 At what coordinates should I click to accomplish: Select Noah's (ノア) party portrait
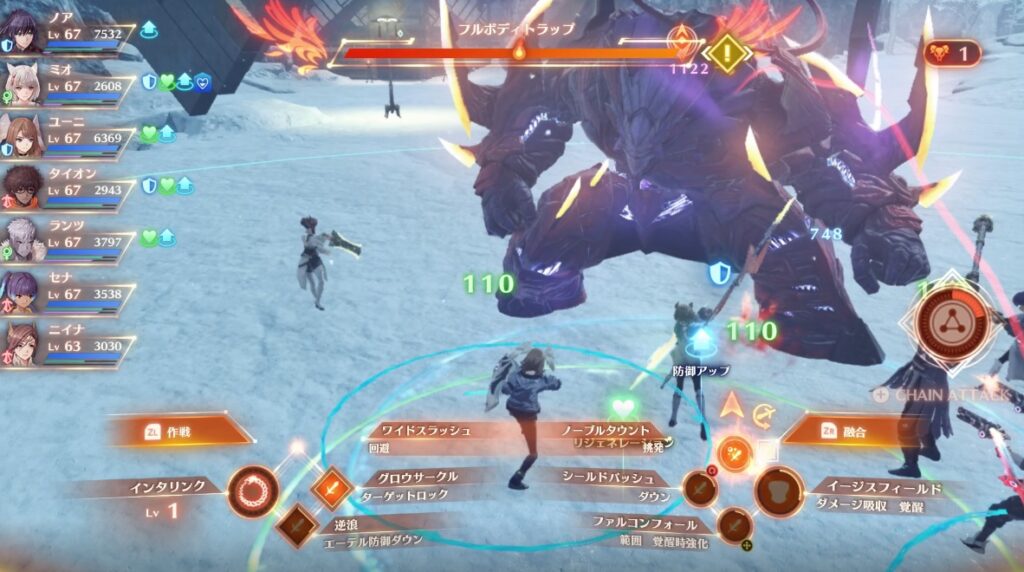[24, 30]
